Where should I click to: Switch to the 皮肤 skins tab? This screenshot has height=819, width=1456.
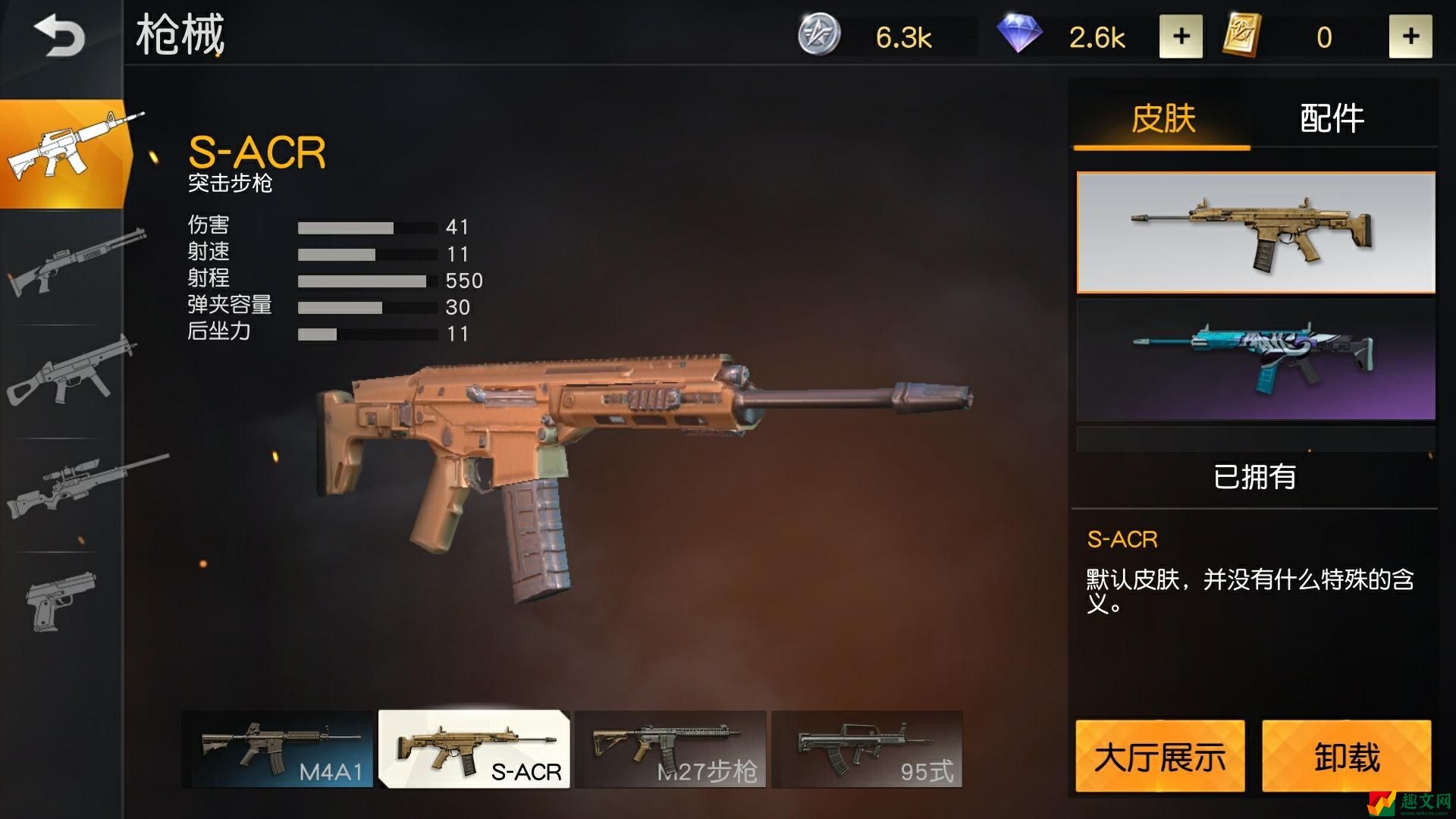pos(1163,119)
